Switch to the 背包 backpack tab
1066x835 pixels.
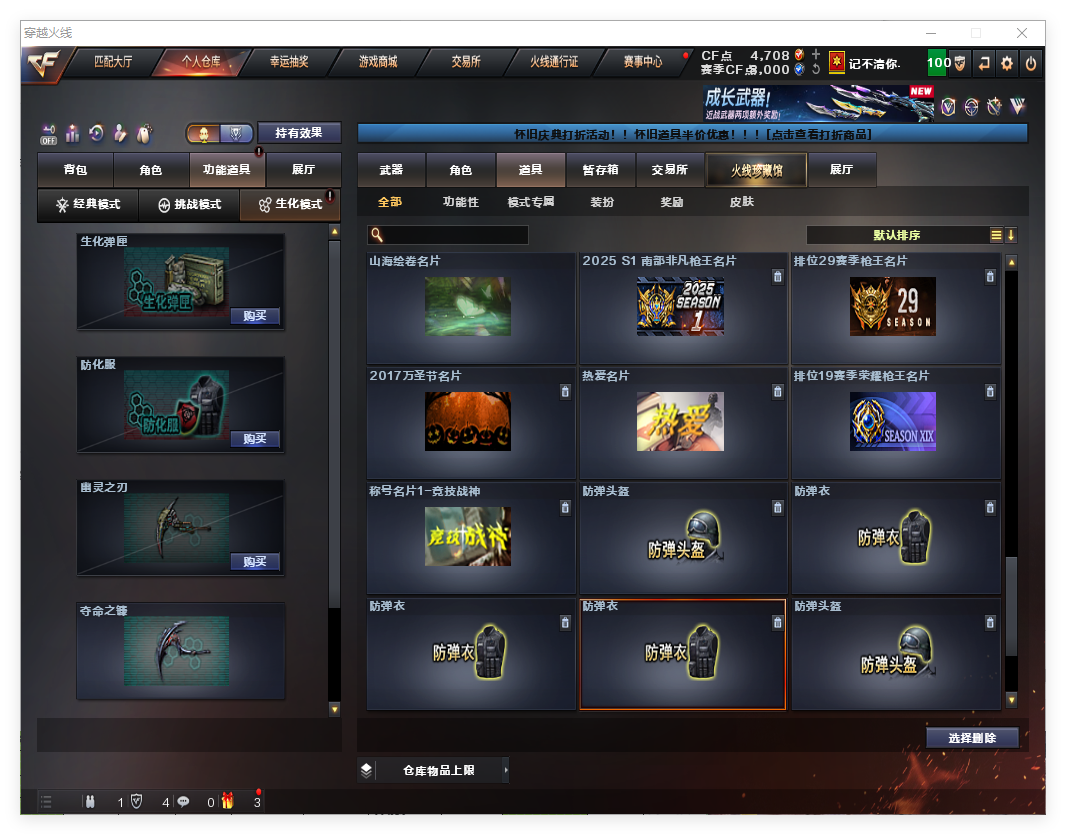[x=75, y=170]
